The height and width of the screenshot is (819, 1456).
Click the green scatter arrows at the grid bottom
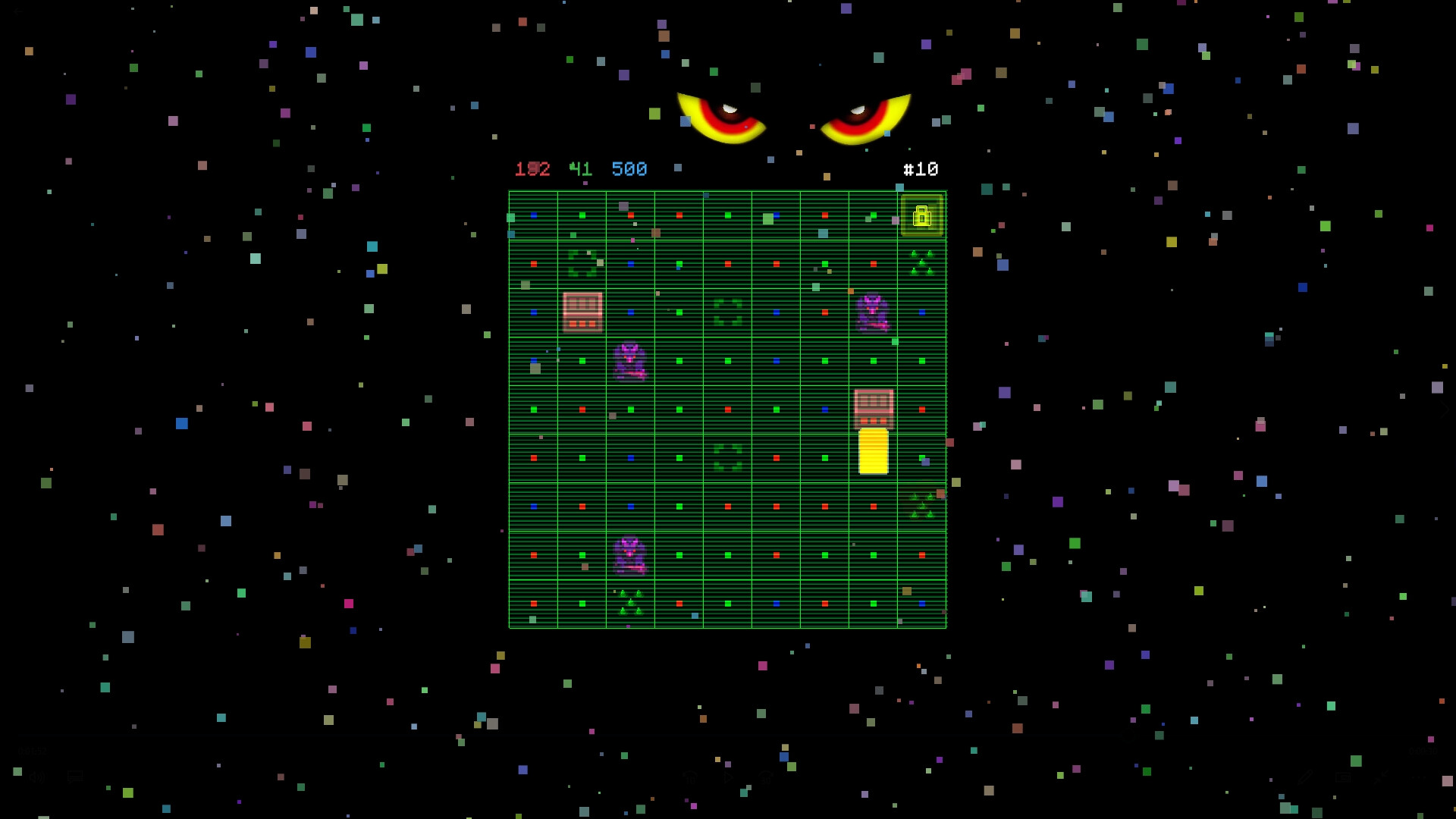click(629, 603)
